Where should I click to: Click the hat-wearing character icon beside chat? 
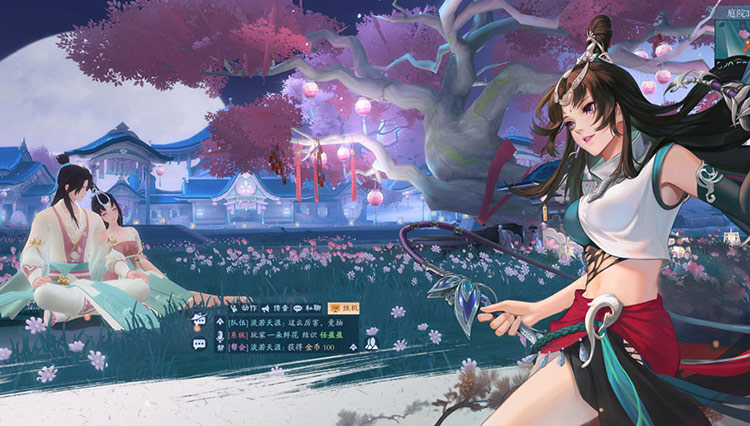pyautogui.click(x=199, y=321)
